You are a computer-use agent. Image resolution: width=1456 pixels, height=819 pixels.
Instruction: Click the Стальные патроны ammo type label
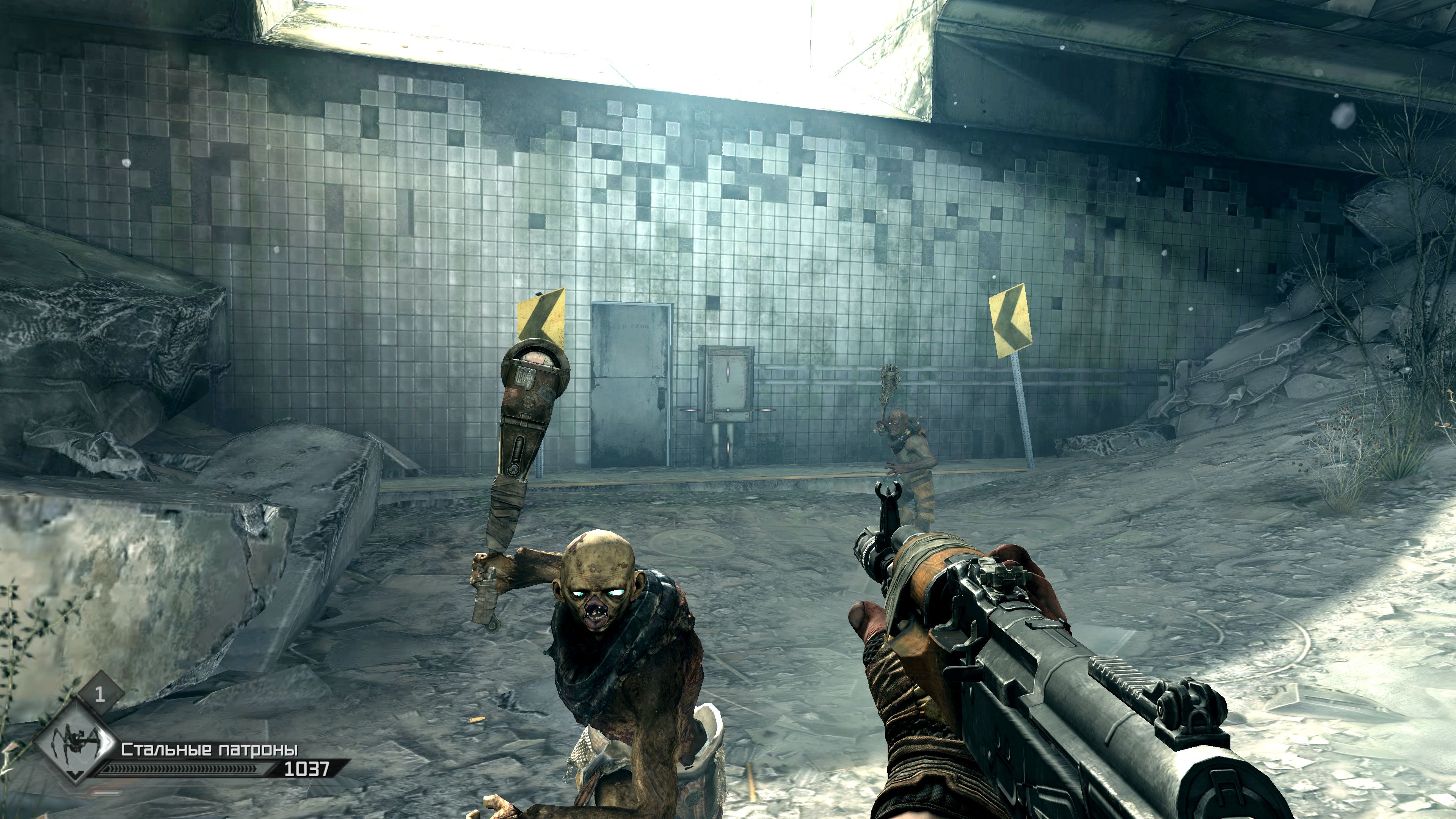[210, 750]
